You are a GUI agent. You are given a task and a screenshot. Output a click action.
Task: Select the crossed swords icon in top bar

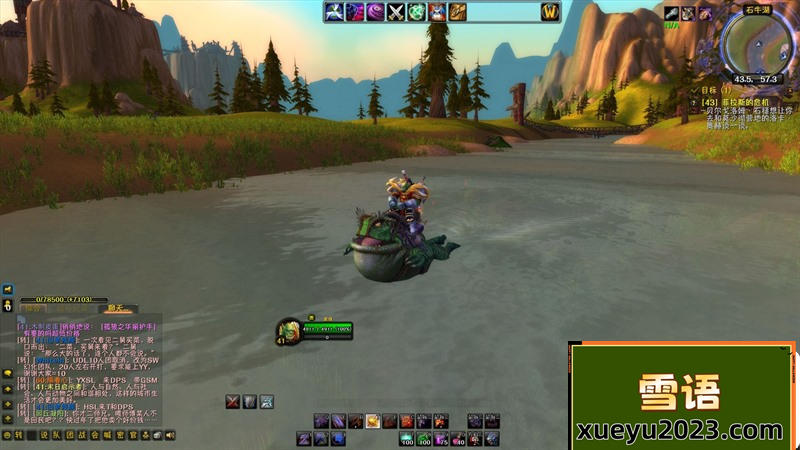[x=395, y=12]
